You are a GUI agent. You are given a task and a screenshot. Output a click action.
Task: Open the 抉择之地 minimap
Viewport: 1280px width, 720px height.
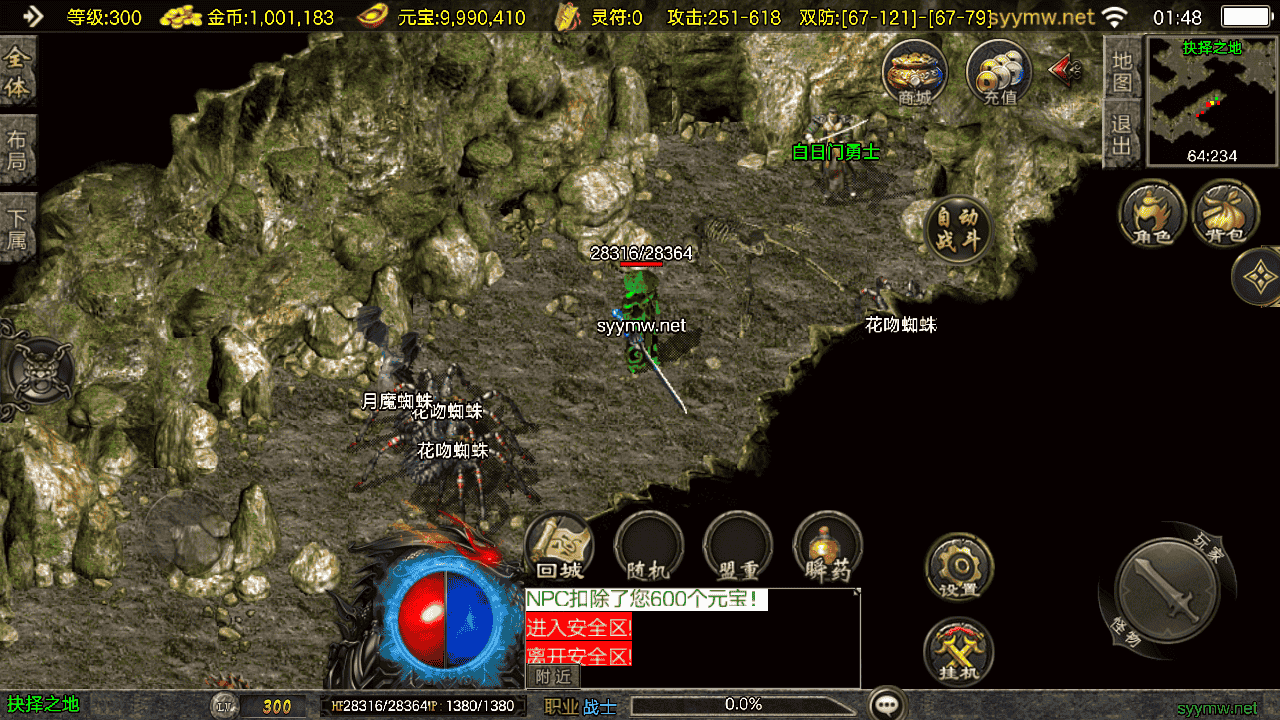tap(1212, 100)
